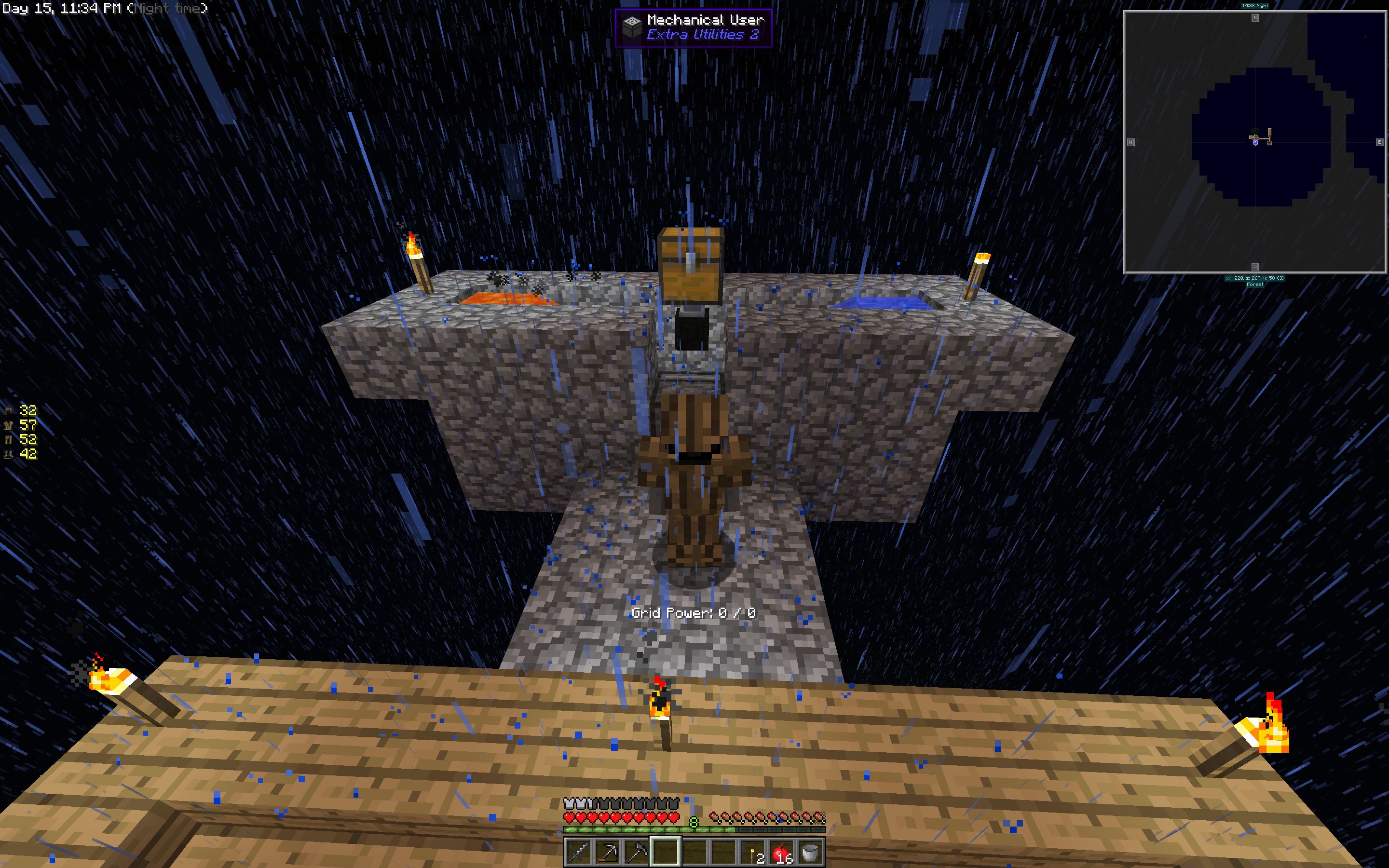Select the hammer hotbar slot
This screenshot has height=868, width=1389.
point(636,851)
